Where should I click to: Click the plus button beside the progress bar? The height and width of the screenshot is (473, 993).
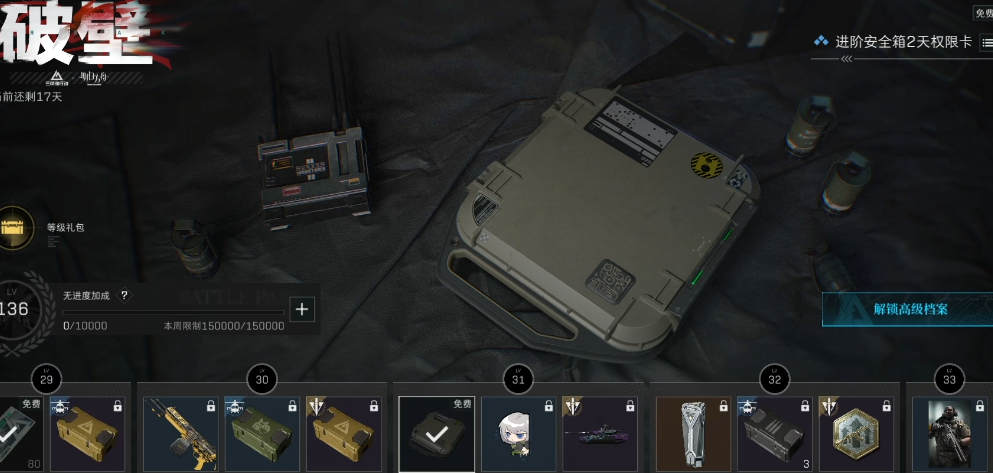302,309
